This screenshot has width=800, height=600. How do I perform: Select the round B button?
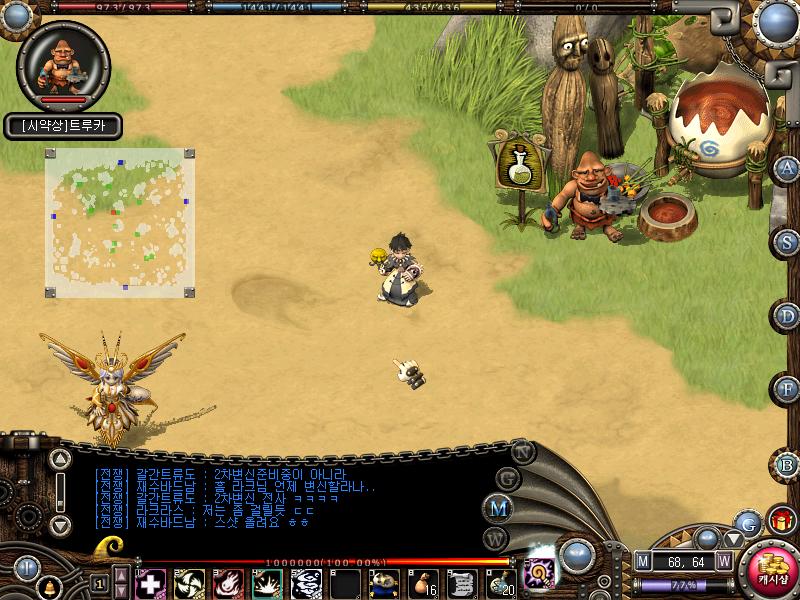[x=788, y=463]
